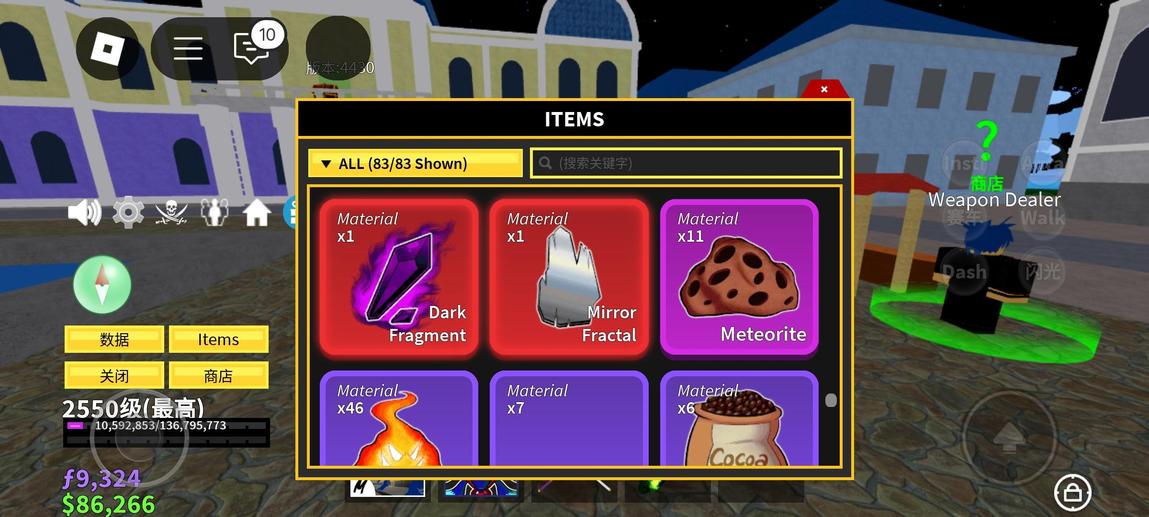Image resolution: width=1149 pixels, height=517 pixels.
Task: Choose the Meteorite material tile
Action: (x=739, y=278)
